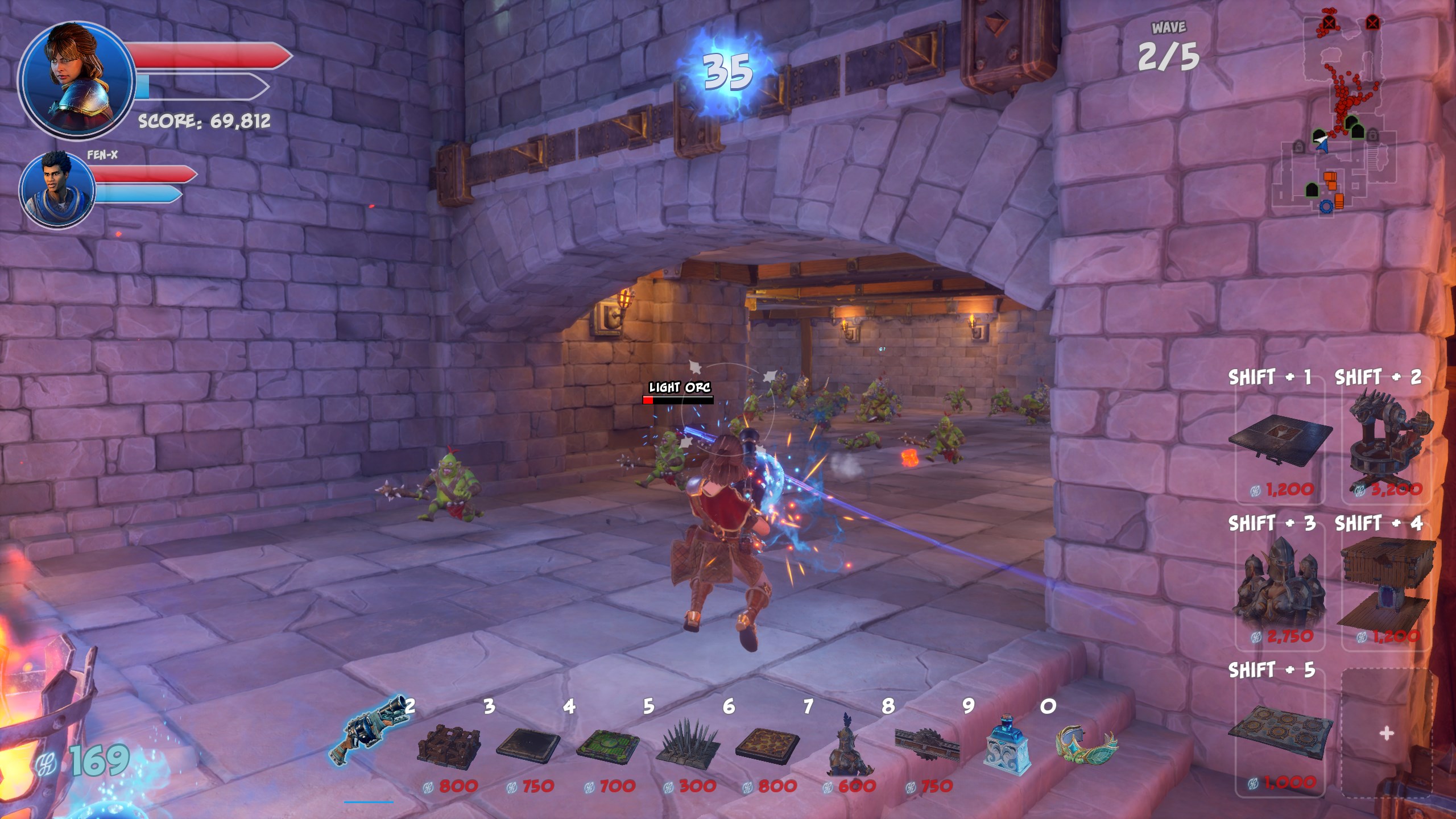The width and height of the screenshot is (1456, 819).
Task: Pick the green floor trap costing 700
Action: [607, 745]
